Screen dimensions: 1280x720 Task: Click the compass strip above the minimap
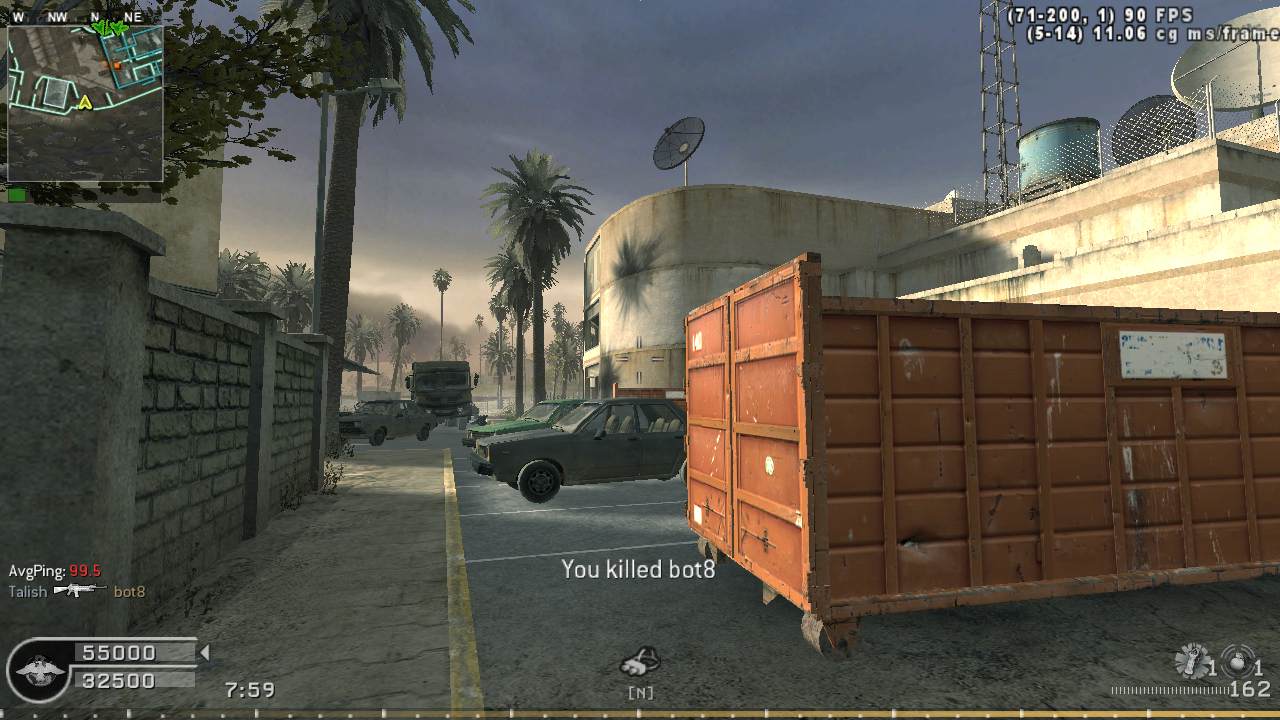[85, 17]
